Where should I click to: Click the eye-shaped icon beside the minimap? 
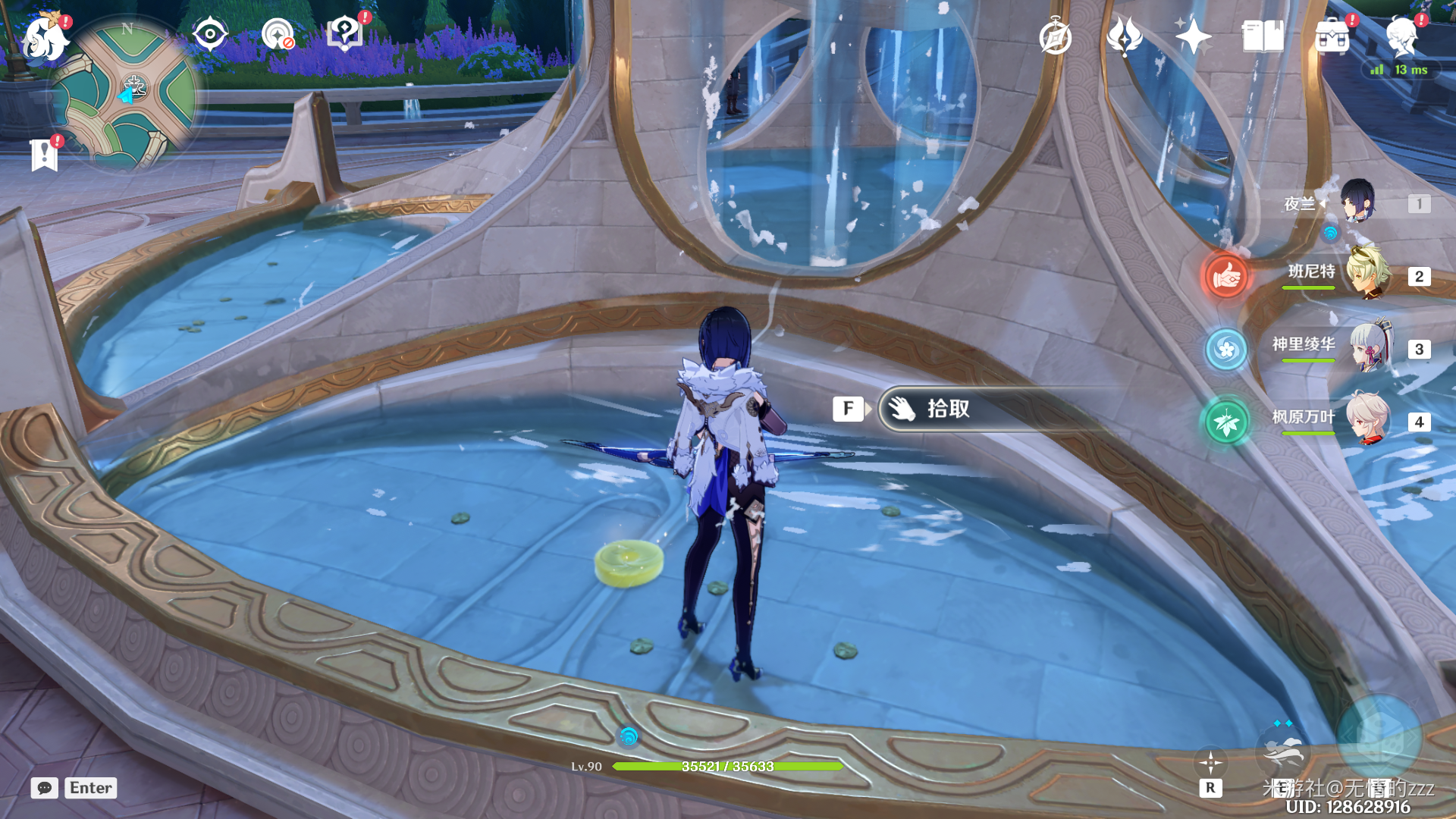(x=209, y=34)
